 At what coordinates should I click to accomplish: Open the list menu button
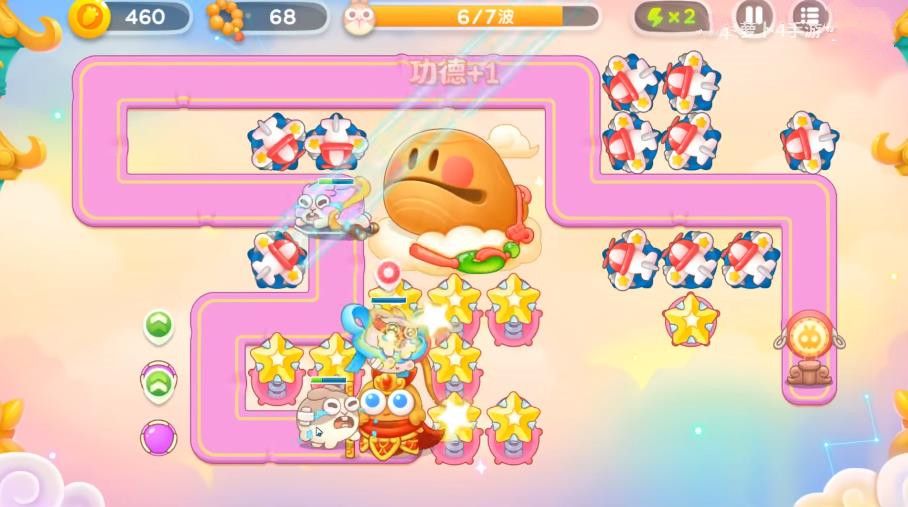[810, 15]
